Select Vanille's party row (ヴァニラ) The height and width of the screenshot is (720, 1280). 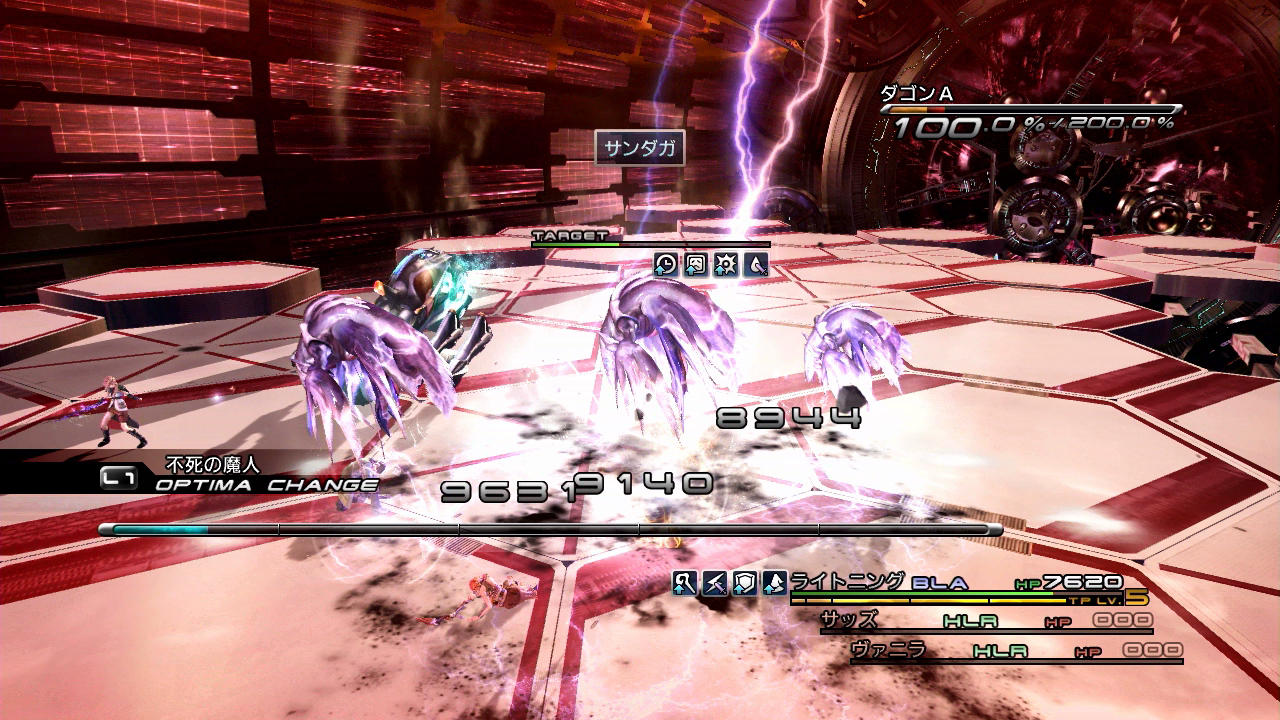1015,651
